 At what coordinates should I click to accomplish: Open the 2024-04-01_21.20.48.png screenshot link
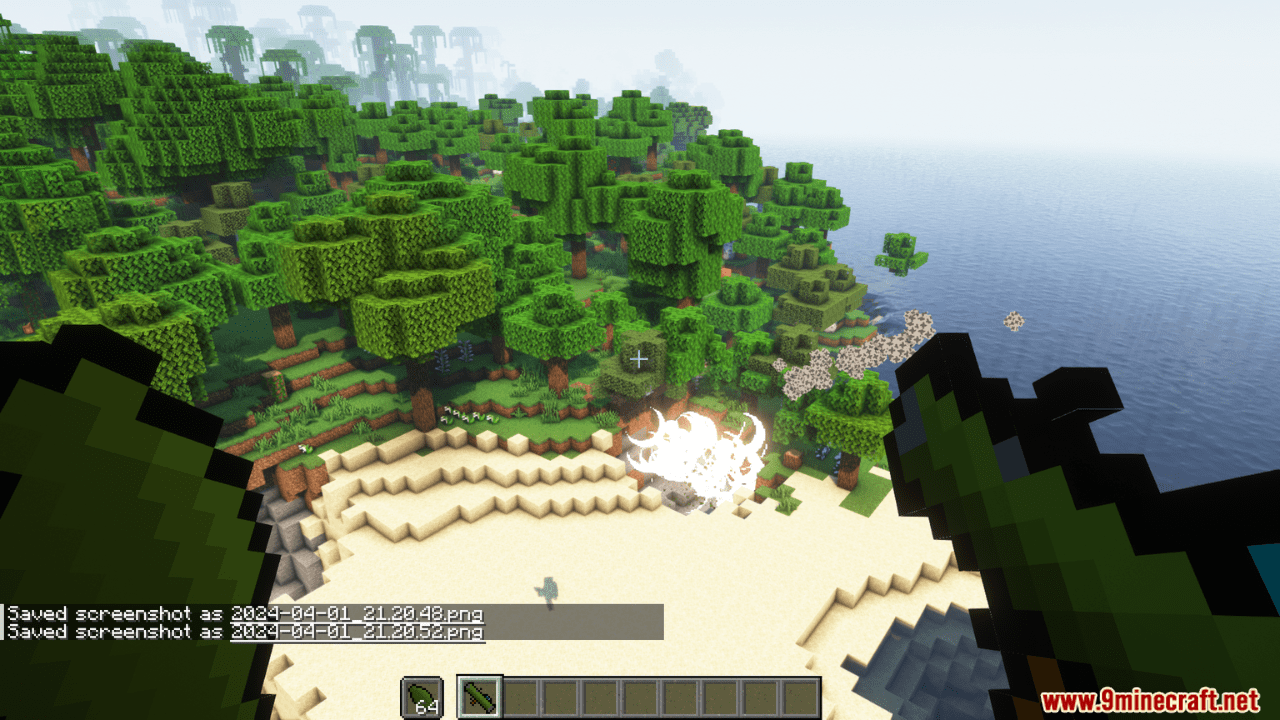point(357,614)
